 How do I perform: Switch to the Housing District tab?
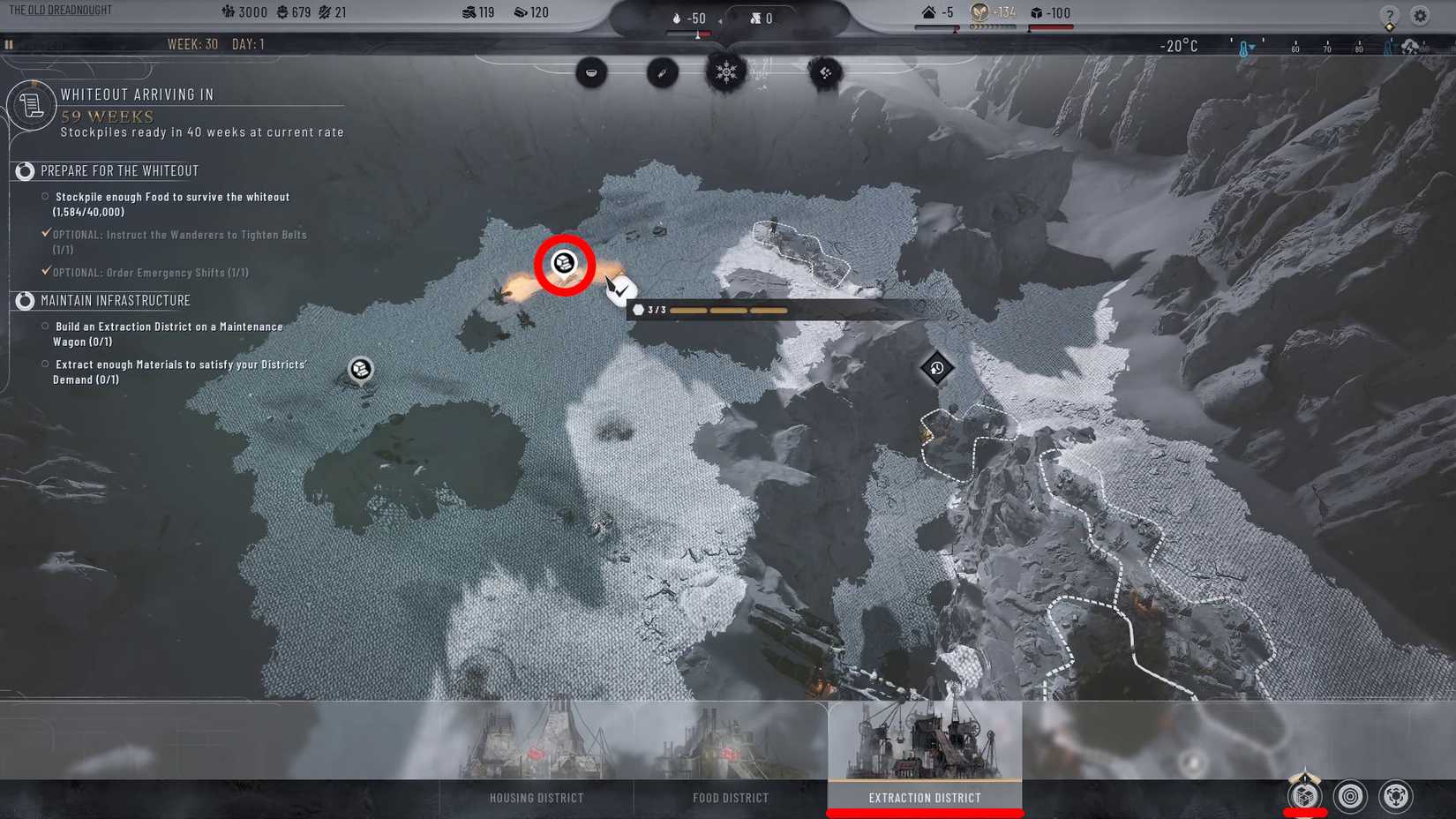(x=535, y=797)
